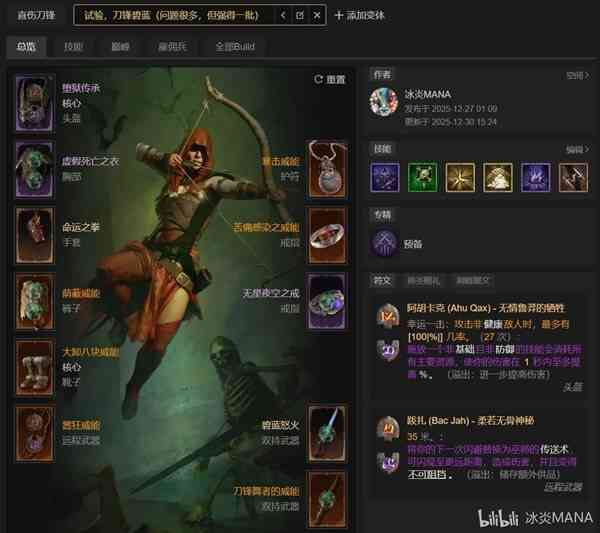Click the 重置 reset button

[329, 79]
